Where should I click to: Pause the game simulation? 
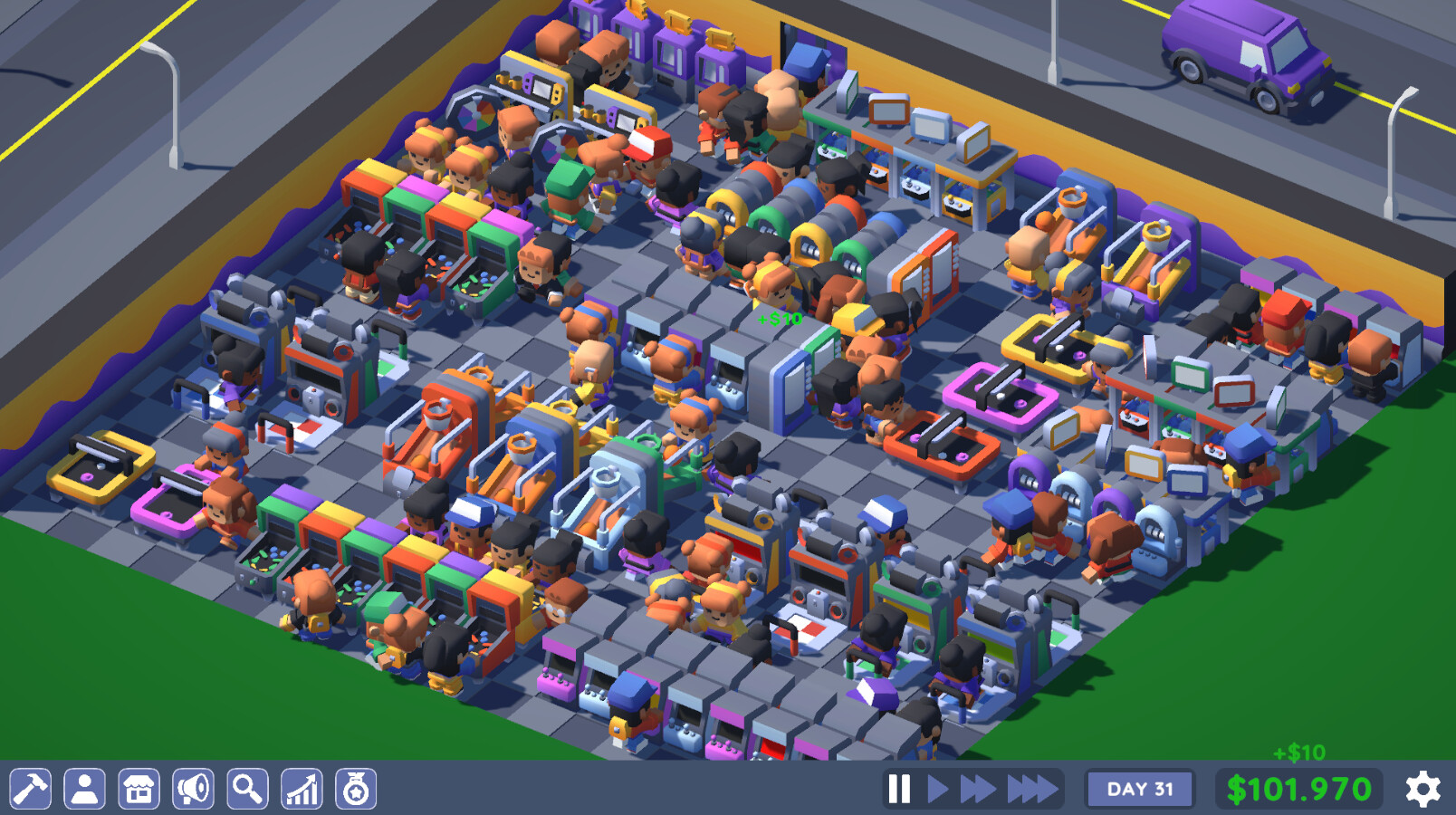[x=900, y=788]
